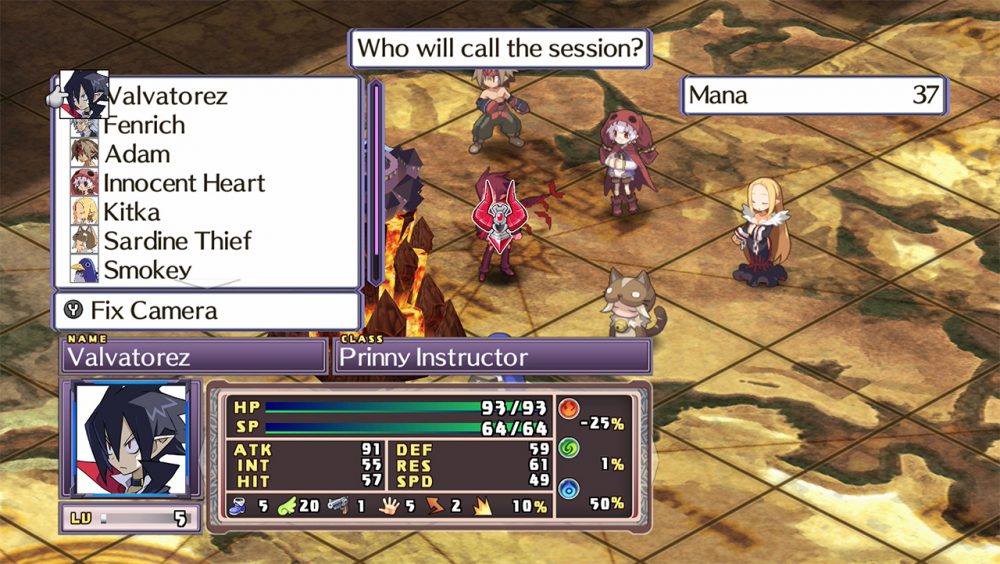Choose Fenrich to call the session
This screenshot has height=564, width=1000.
(x=145, y=125)
